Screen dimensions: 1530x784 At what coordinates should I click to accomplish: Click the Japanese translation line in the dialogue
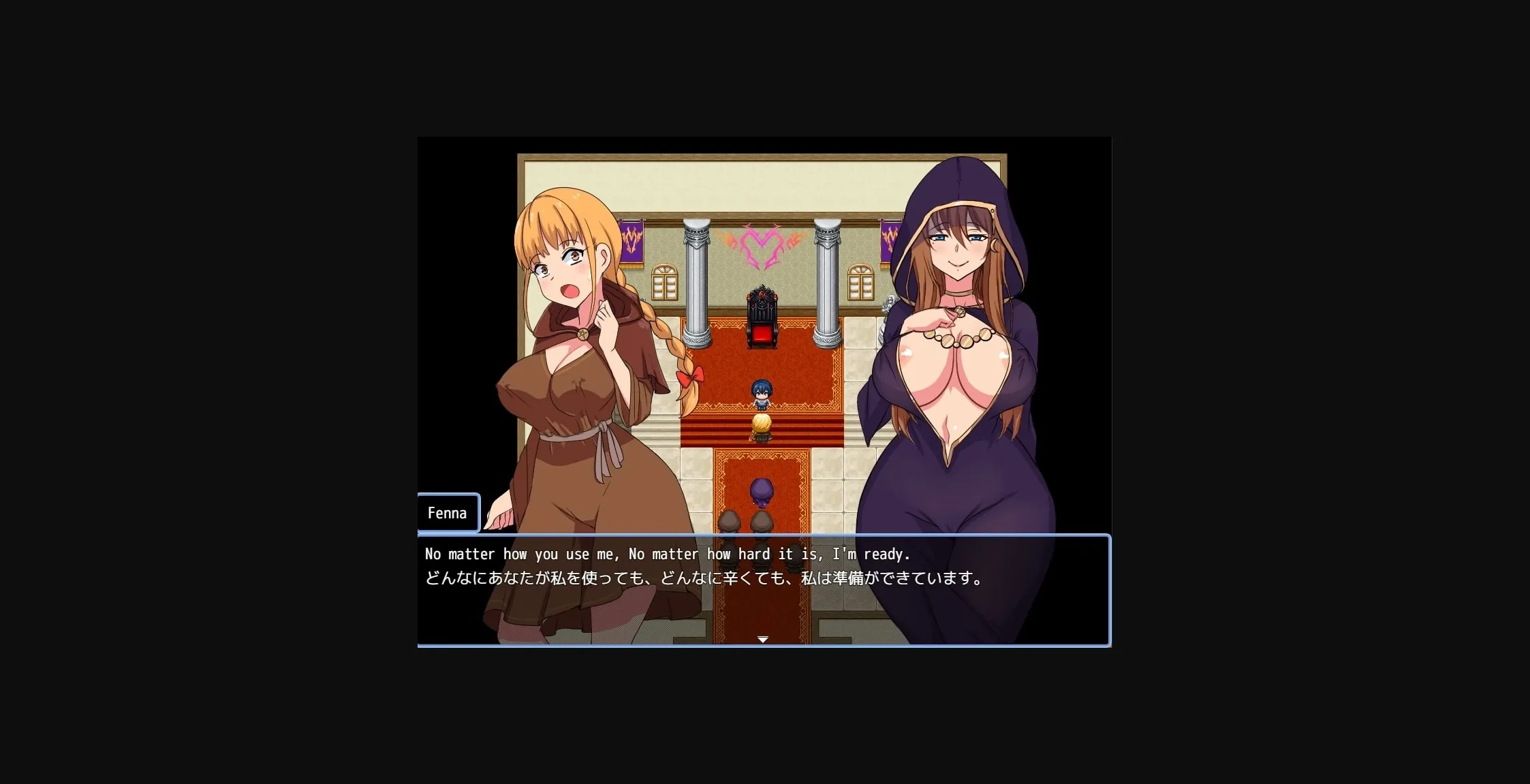[x=702, y=578]
